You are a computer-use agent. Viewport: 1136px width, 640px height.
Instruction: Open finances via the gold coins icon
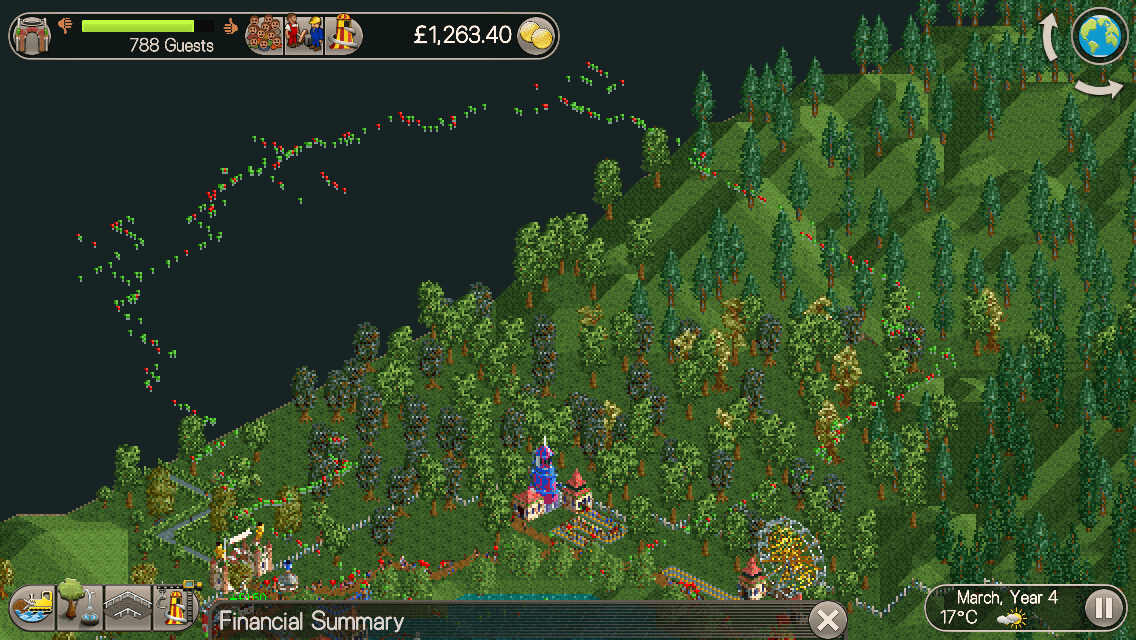coord(536,36)
